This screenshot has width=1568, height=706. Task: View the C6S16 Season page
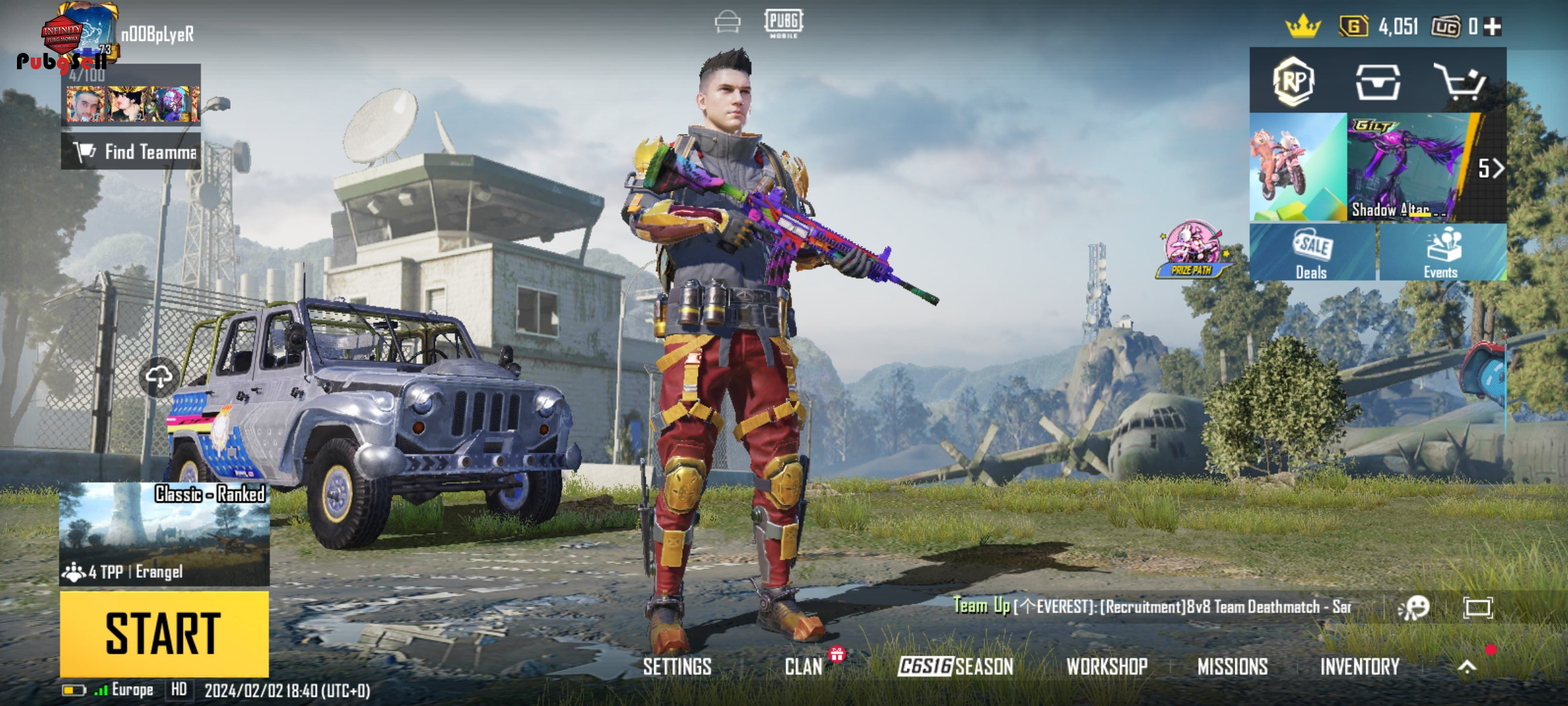click(955, 667)
